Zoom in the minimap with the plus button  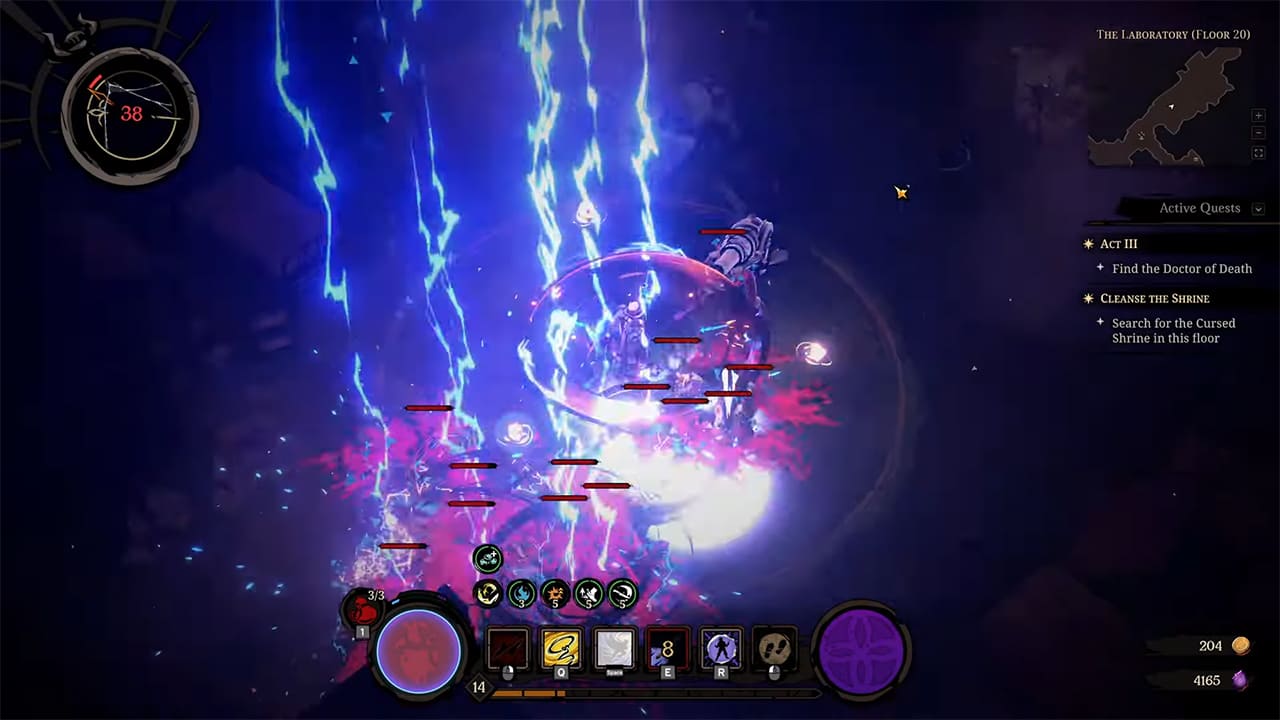point(1258,116)
